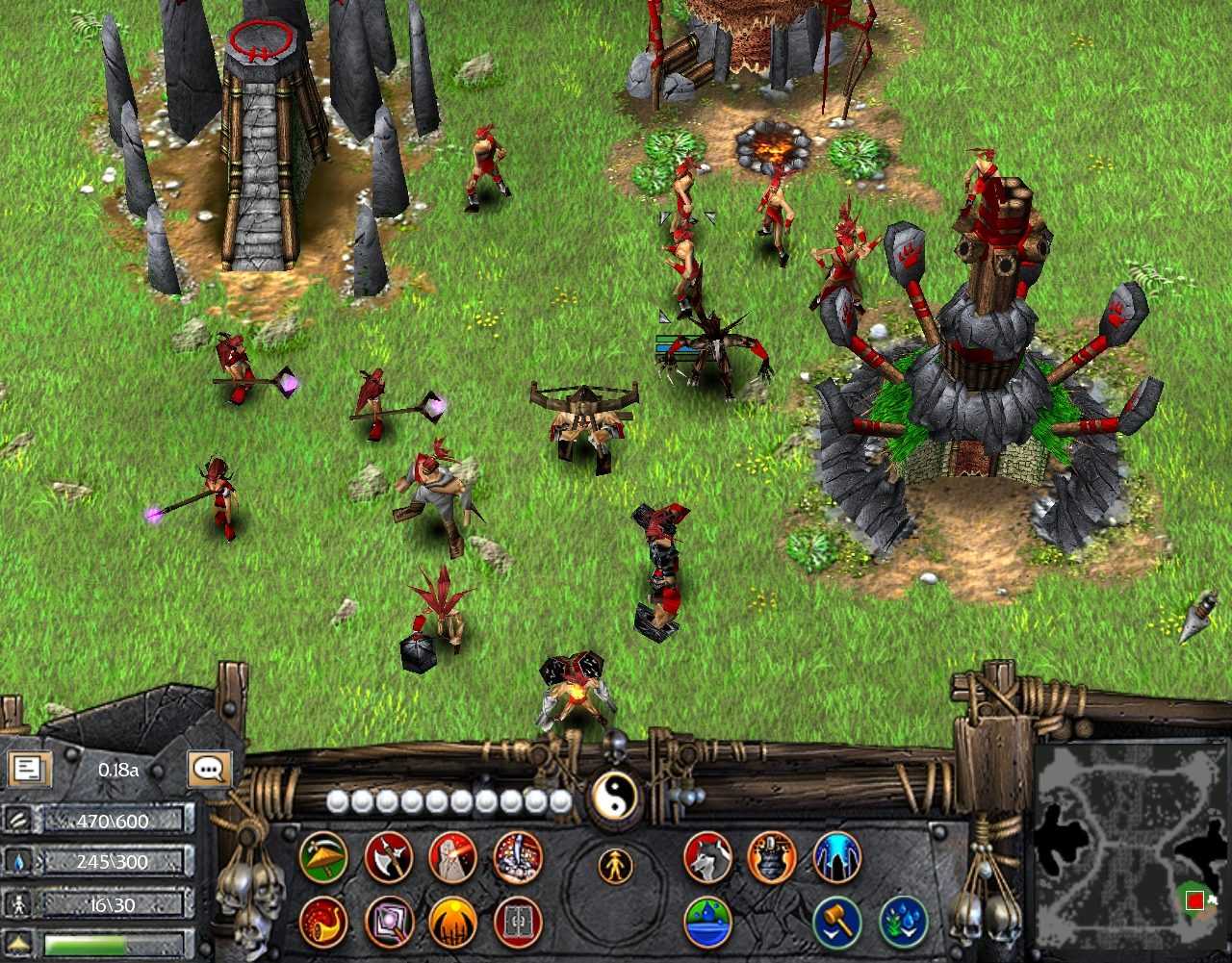Activate the blue glowing gateway icon
1232x963 pixels.
pos(837,857)
